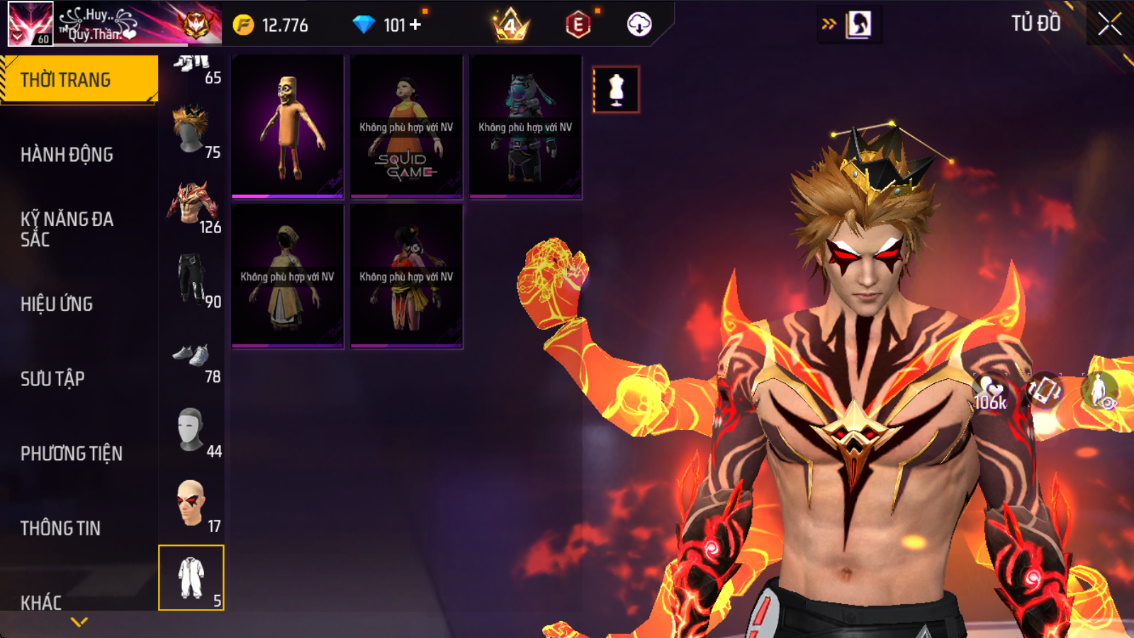
Task: Click the white mannequin icon button
Action: (616, 90)
